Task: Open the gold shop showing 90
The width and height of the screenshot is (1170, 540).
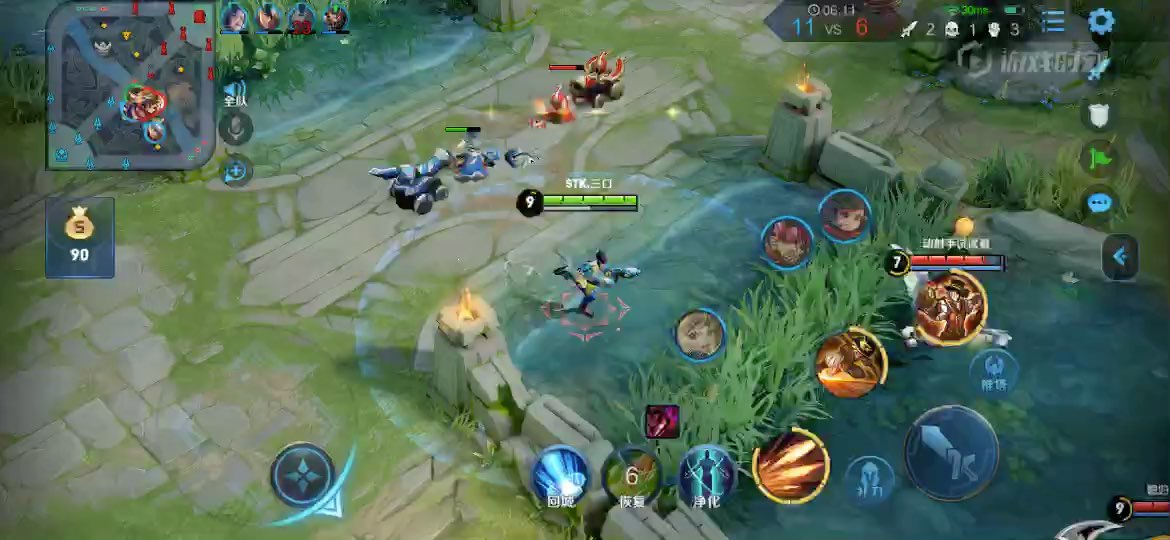Action: pos(79,237)
